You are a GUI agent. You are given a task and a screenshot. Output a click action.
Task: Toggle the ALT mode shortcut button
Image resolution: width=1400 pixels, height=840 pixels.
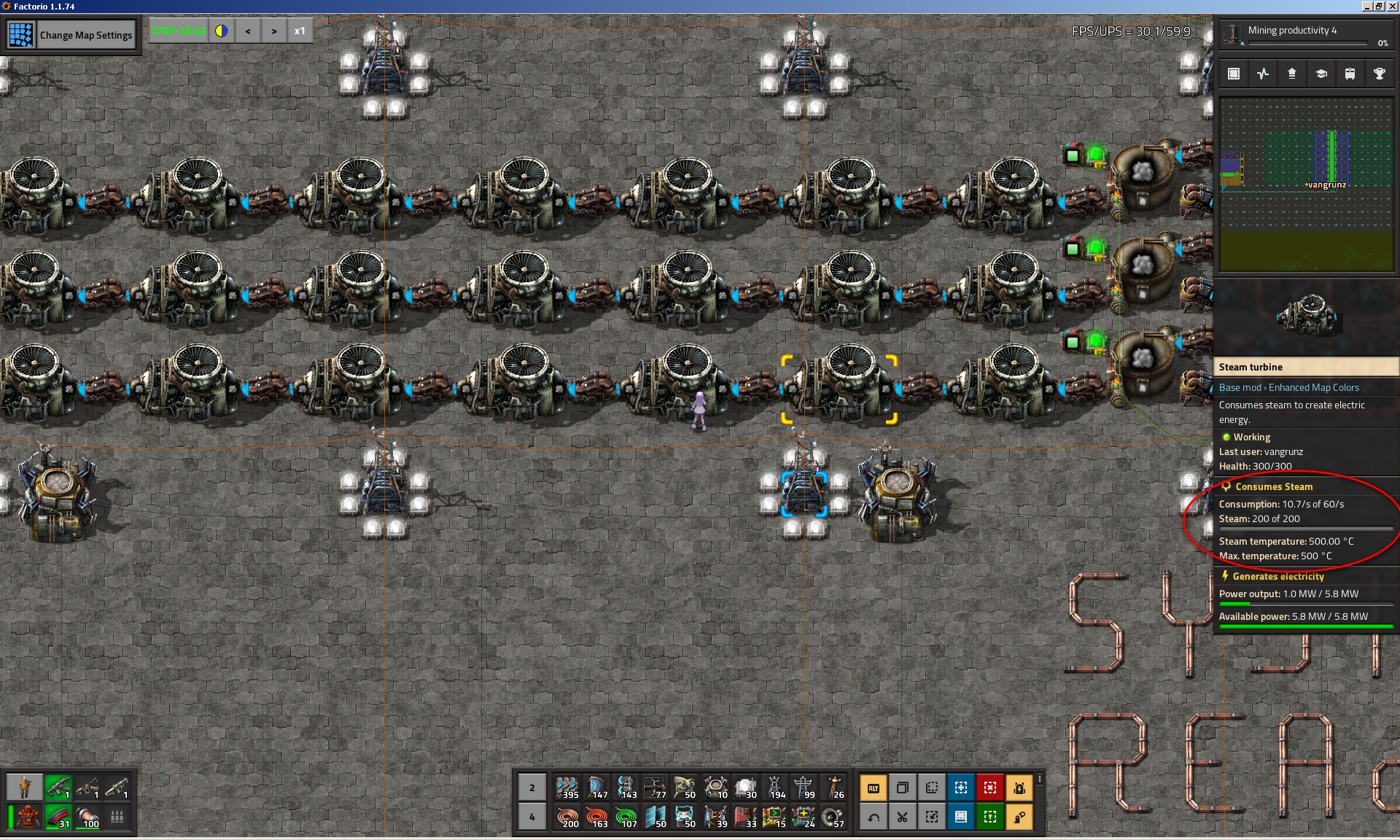874,788
